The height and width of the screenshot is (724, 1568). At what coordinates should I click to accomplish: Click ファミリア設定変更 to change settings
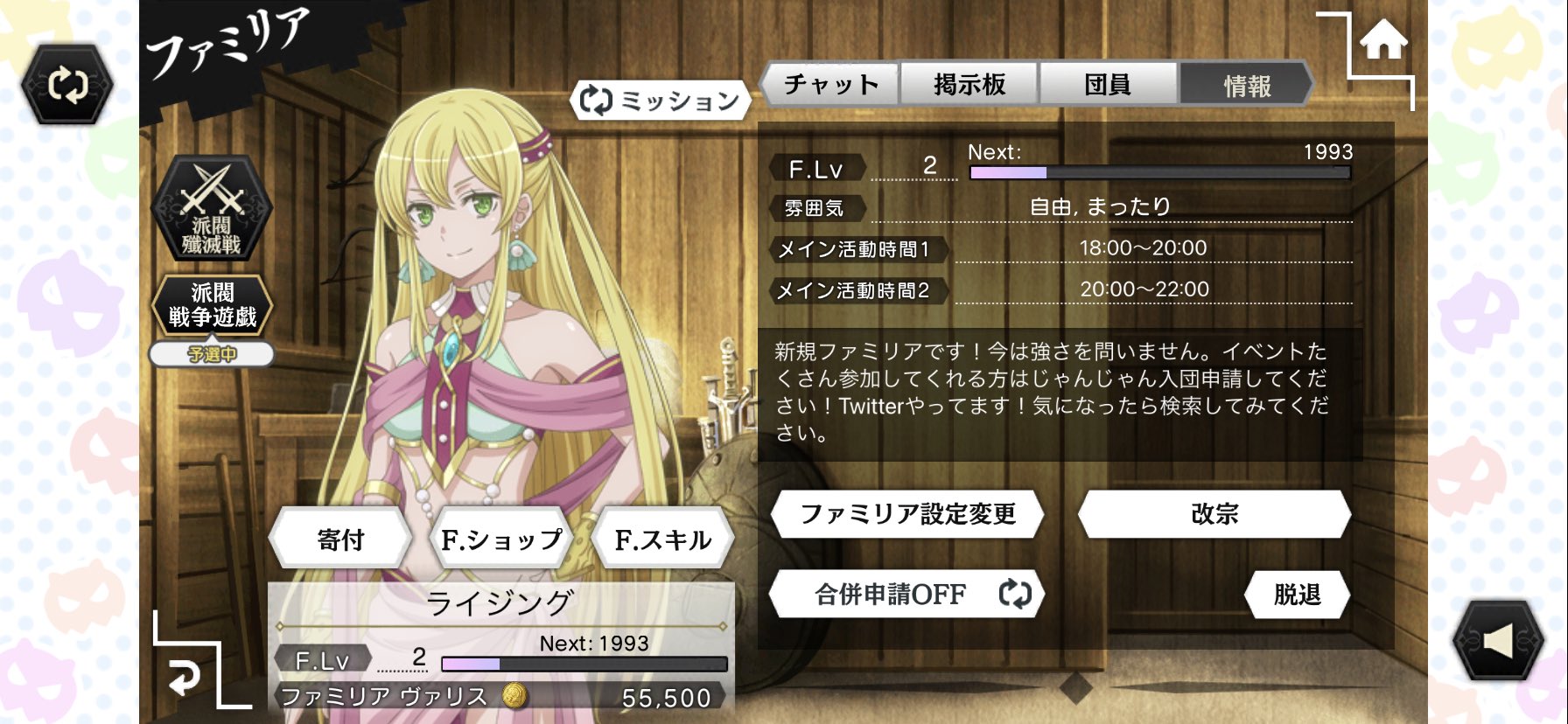point(907,516)
